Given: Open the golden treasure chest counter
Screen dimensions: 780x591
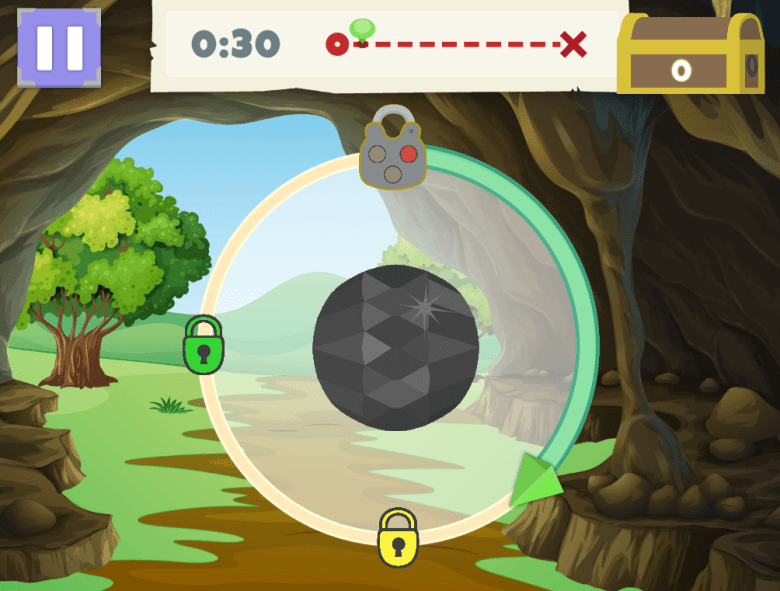Looking at the screenshot, I should [x=690, y=56].
